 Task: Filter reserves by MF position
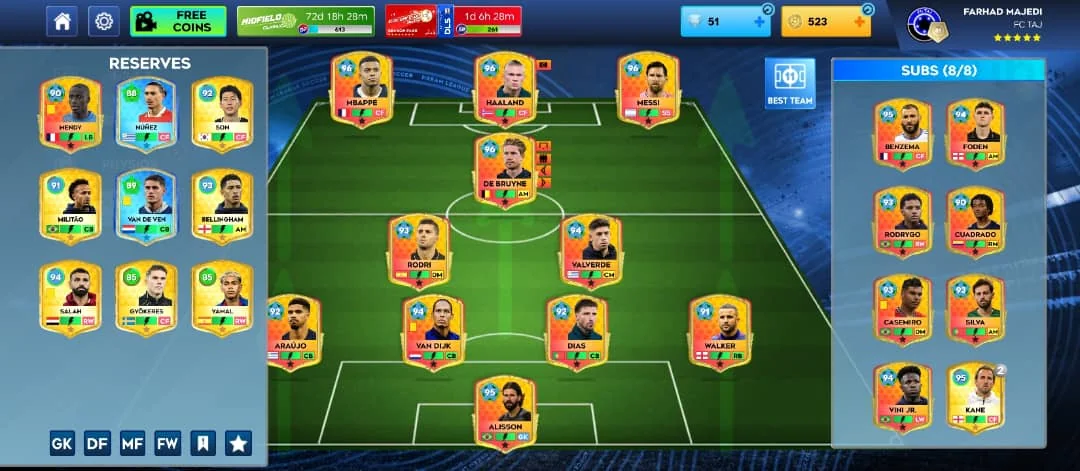click(132, 442)
